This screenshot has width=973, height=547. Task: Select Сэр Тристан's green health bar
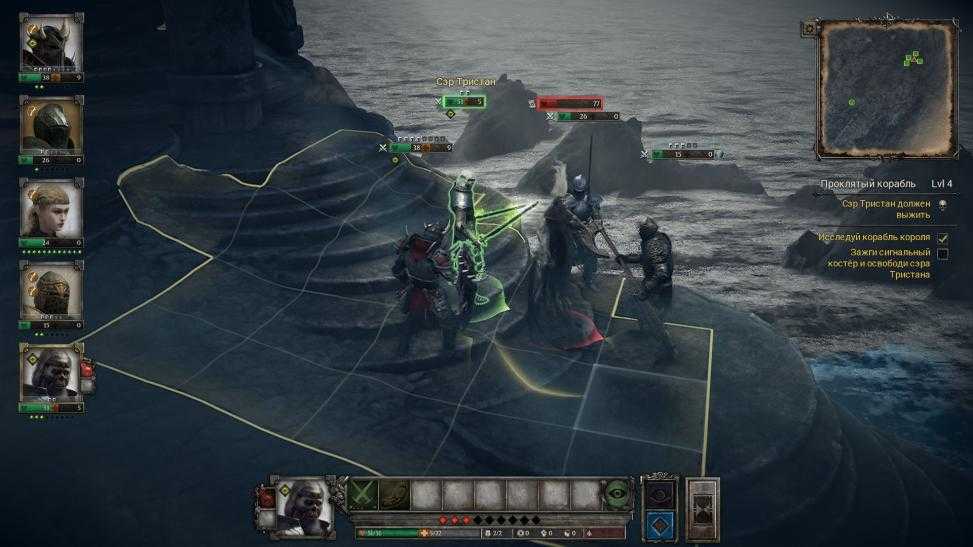465,102
